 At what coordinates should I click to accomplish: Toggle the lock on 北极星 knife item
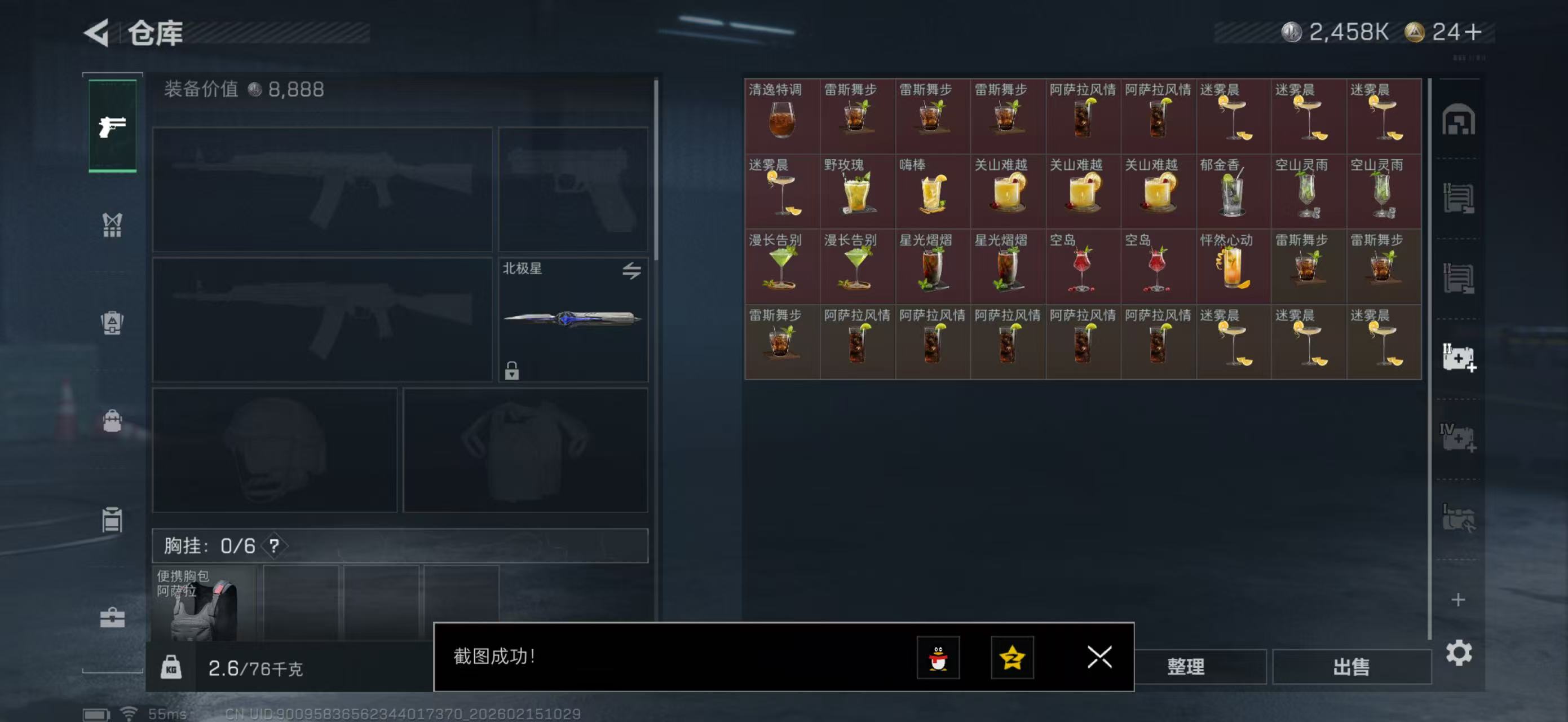coord(512,370)
